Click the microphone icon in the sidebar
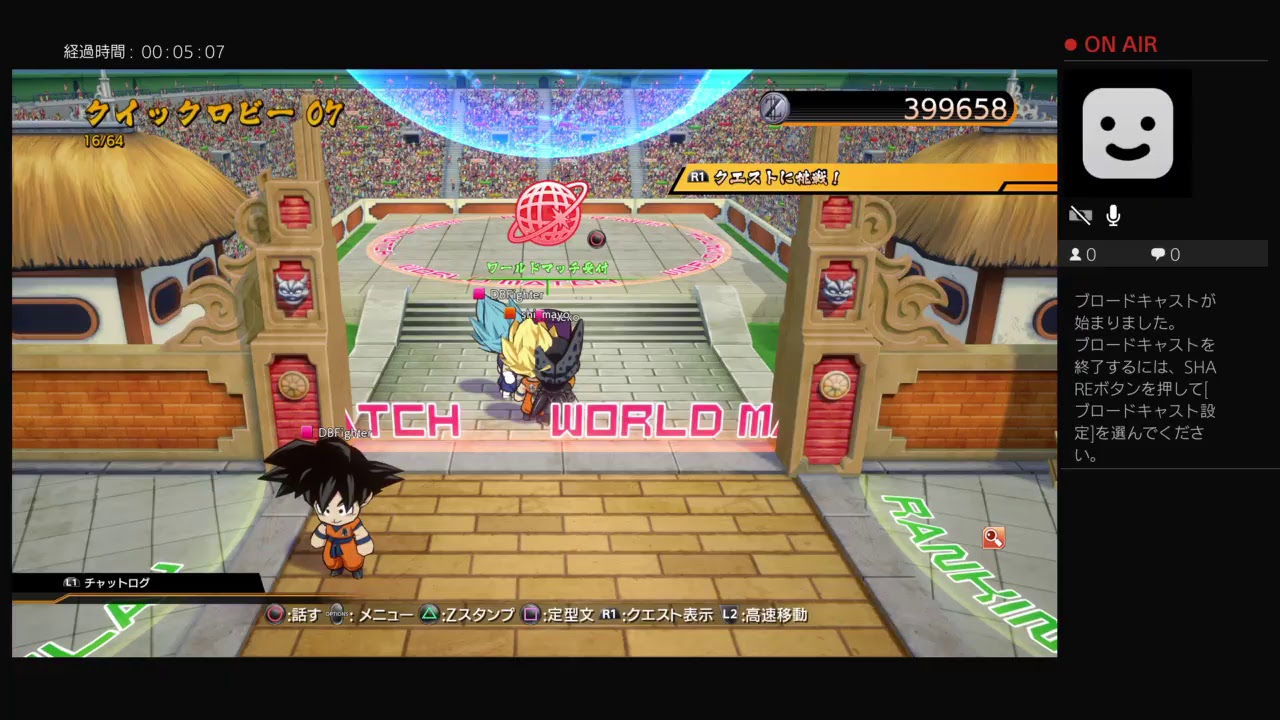 click(x=1113, y=215)
